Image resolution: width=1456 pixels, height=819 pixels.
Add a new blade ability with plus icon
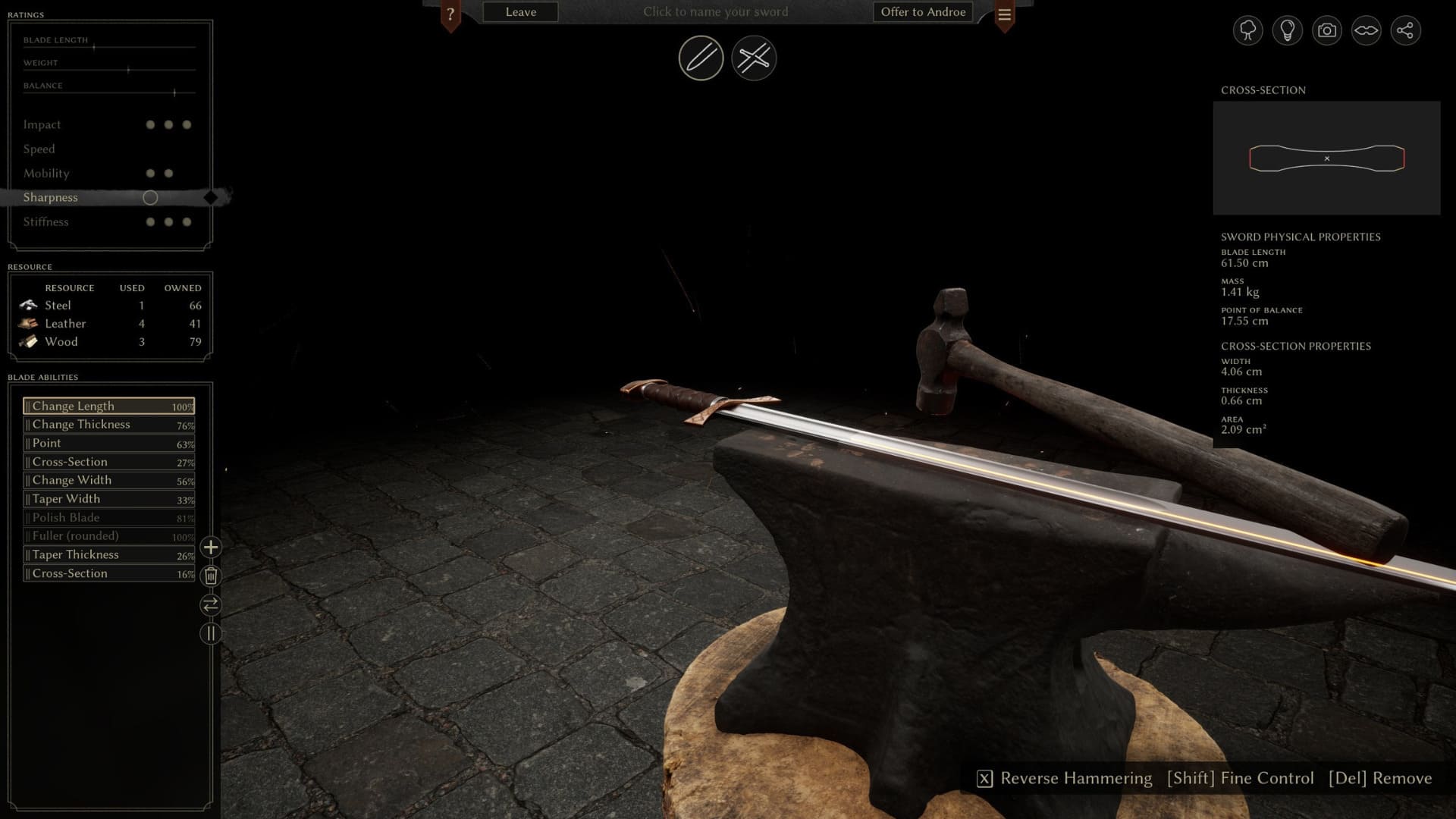pos(210,547)
